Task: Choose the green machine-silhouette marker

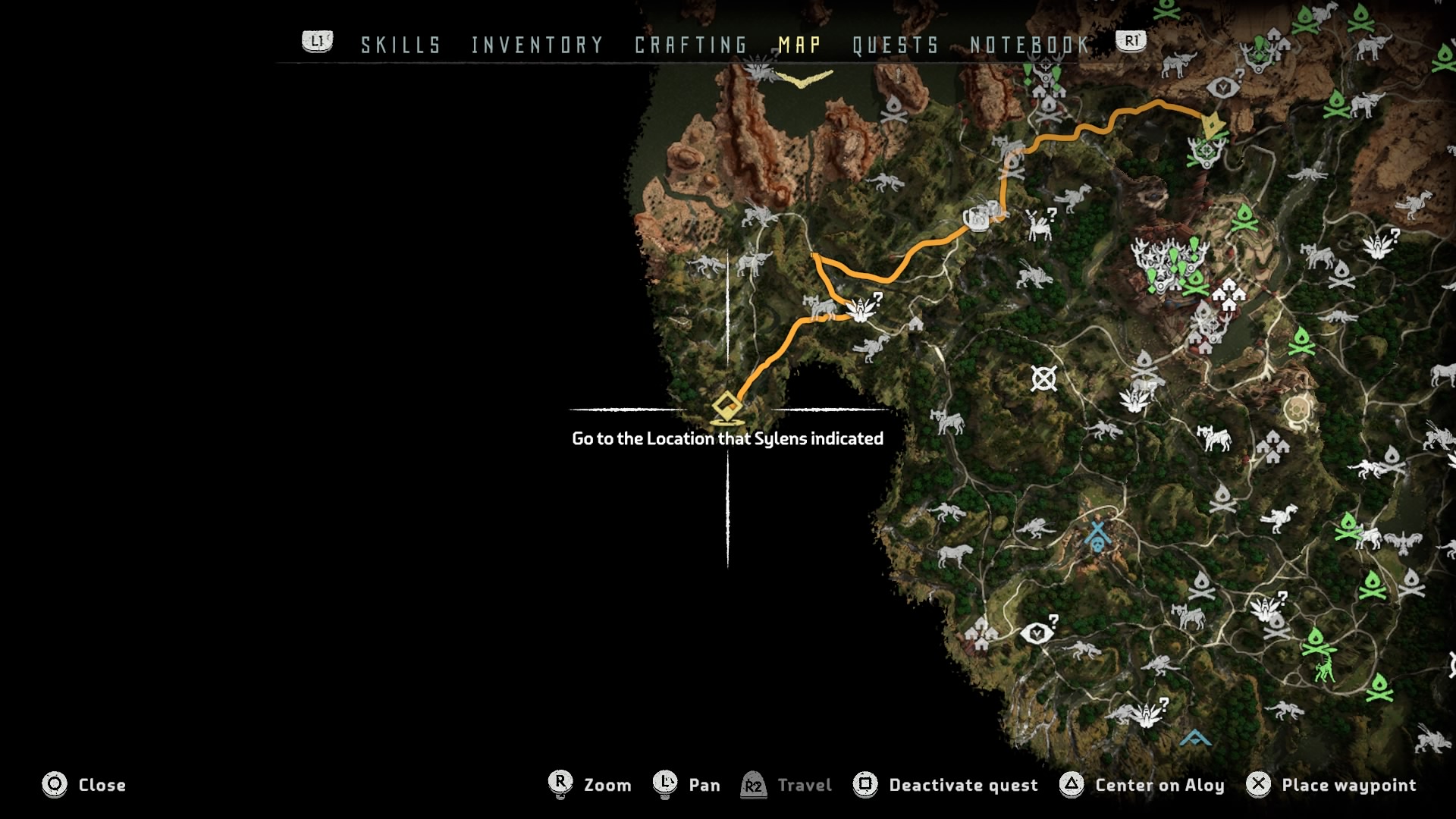Action: [x=1325, y=670]
